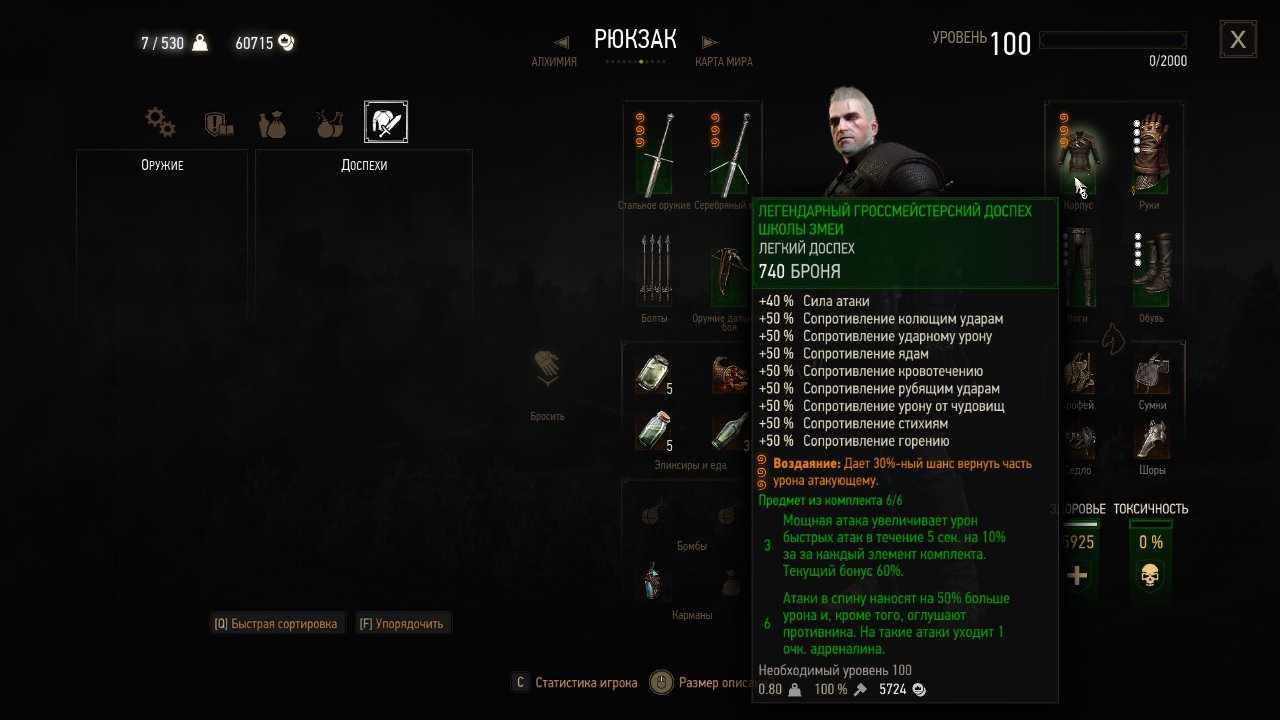
Task: Switch to the potions and bombs tab
Action: [328, 123]
